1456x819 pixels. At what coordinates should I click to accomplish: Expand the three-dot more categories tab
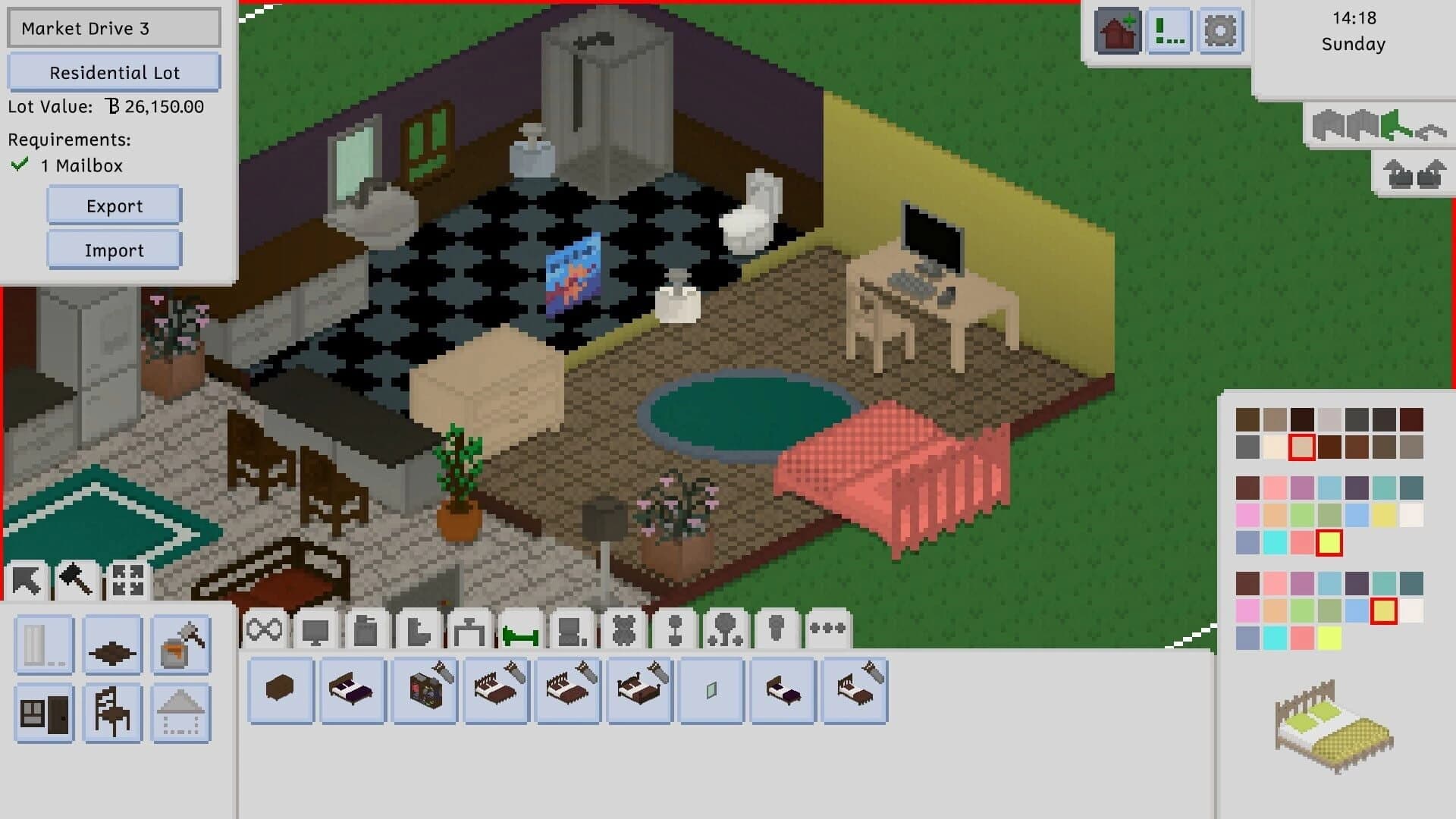pos(828,628)
